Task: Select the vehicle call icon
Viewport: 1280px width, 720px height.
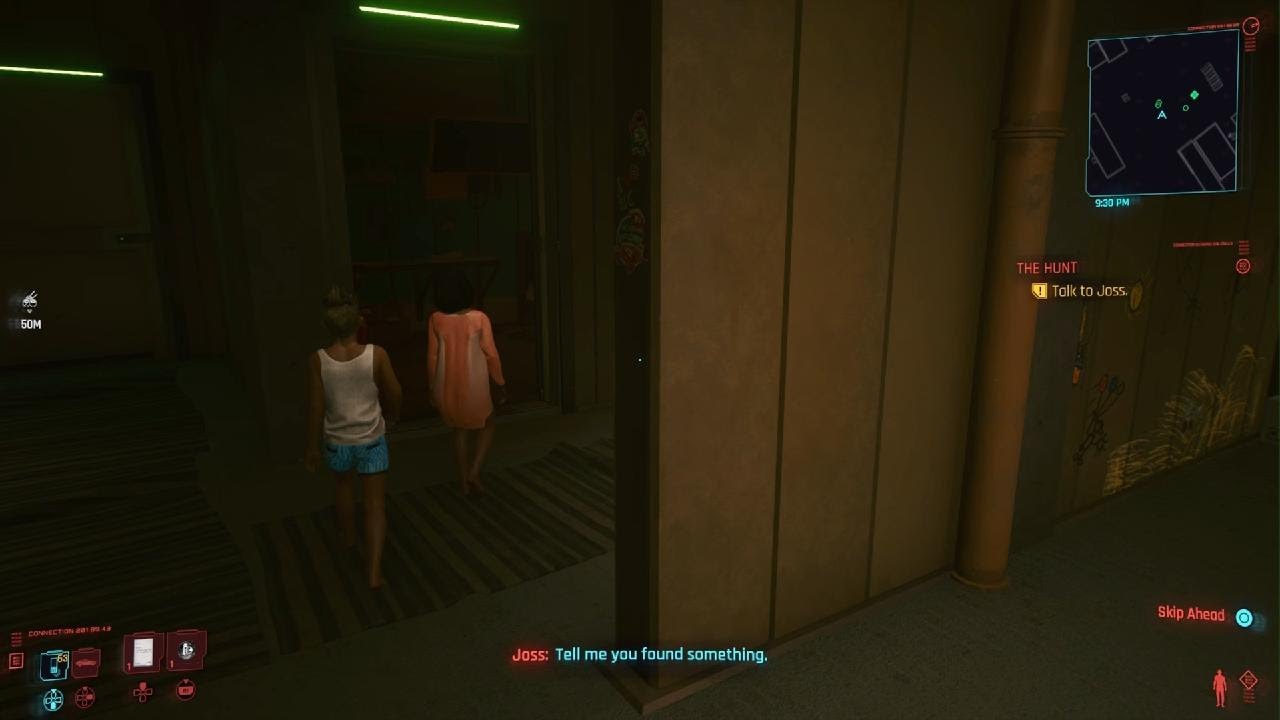Action: click(85, 662)
